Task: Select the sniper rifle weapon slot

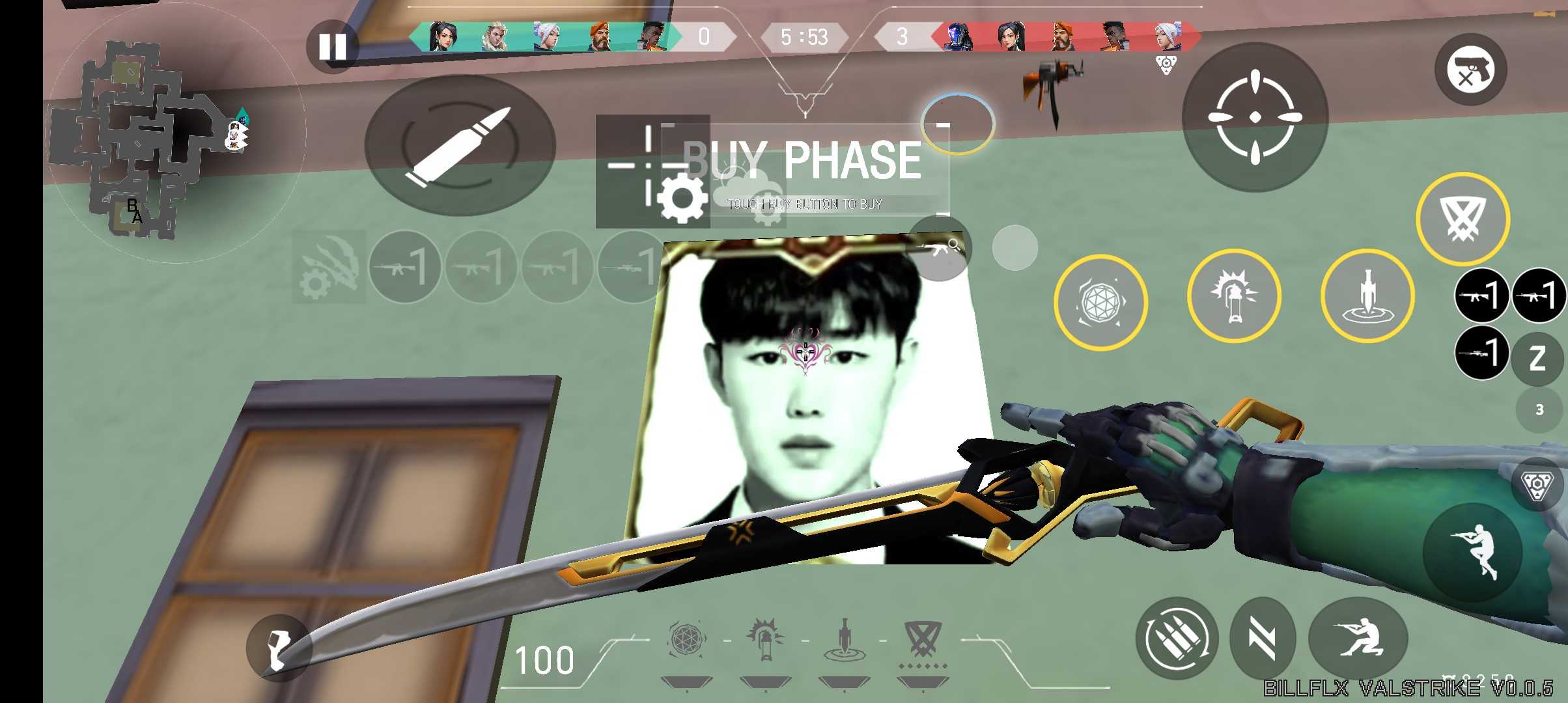Action: click(x=1481, y=353)
